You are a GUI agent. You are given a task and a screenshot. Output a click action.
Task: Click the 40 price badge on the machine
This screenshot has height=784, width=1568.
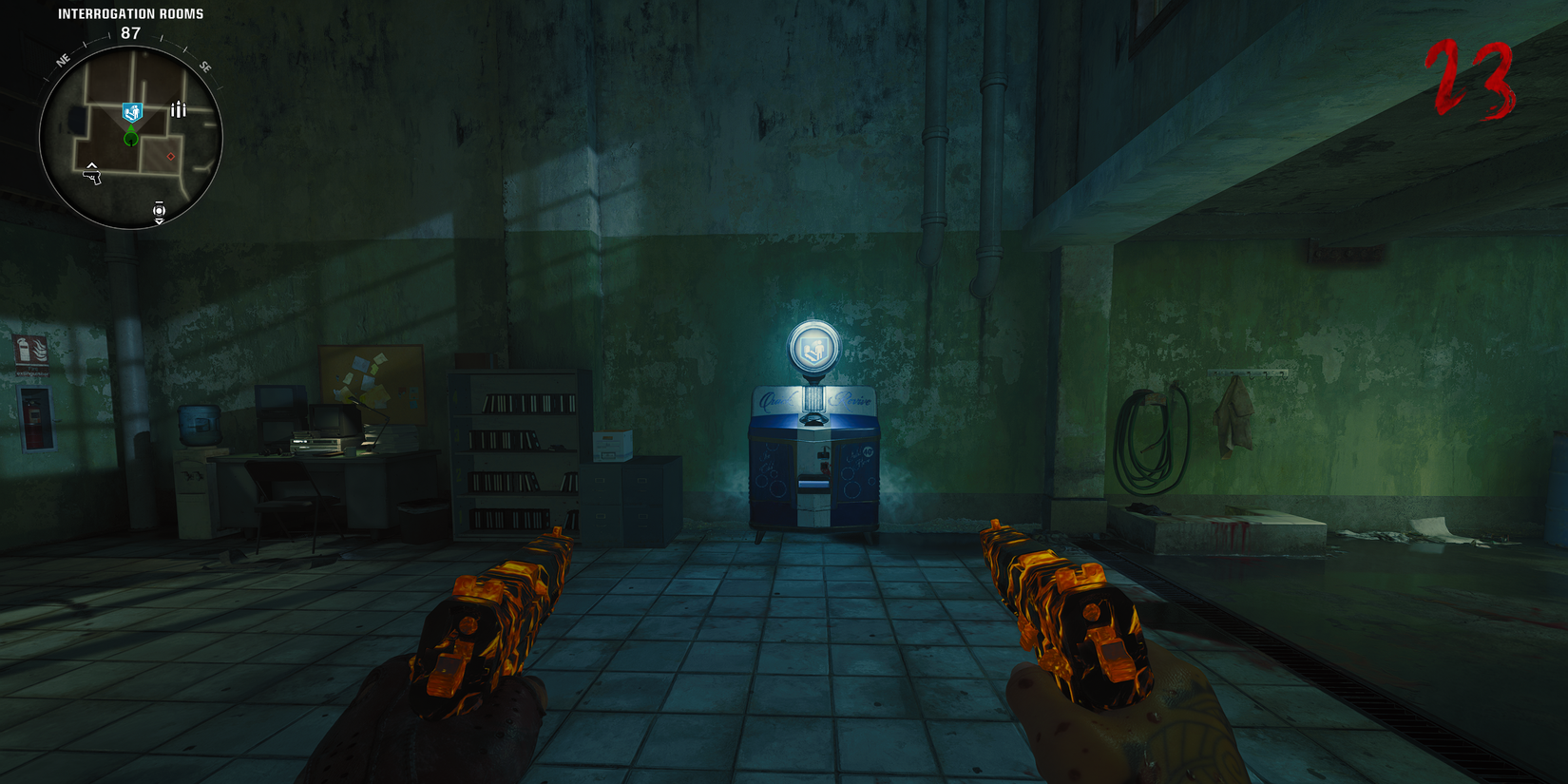coord(867,451)
